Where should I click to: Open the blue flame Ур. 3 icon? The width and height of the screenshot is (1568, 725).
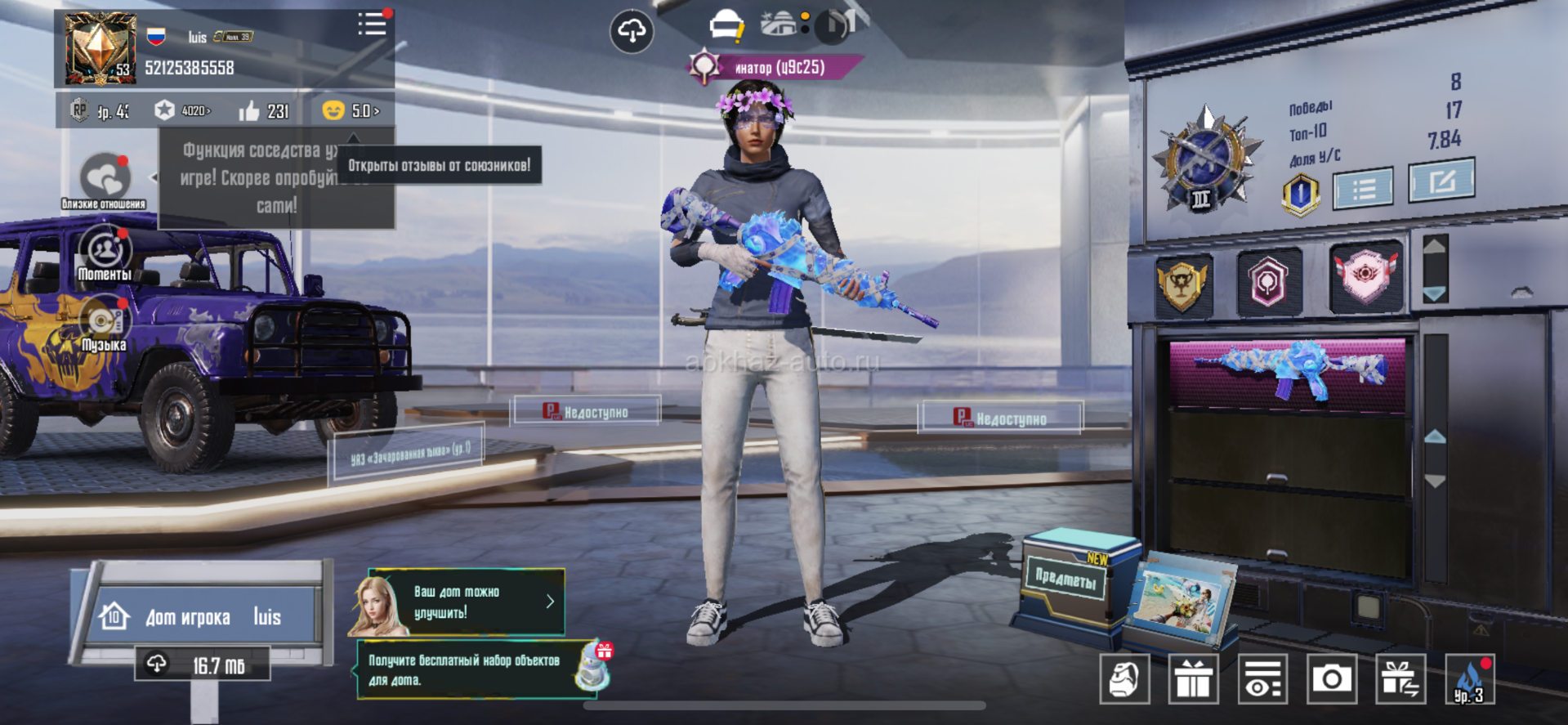[x=1469, y=679]
